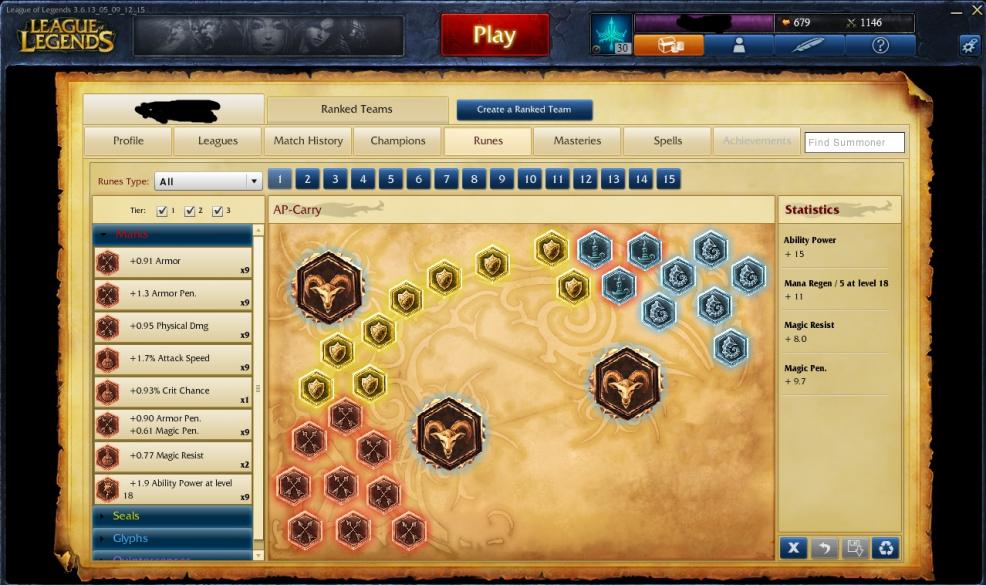Focus the Find Summoner search field

coord(854,143)
